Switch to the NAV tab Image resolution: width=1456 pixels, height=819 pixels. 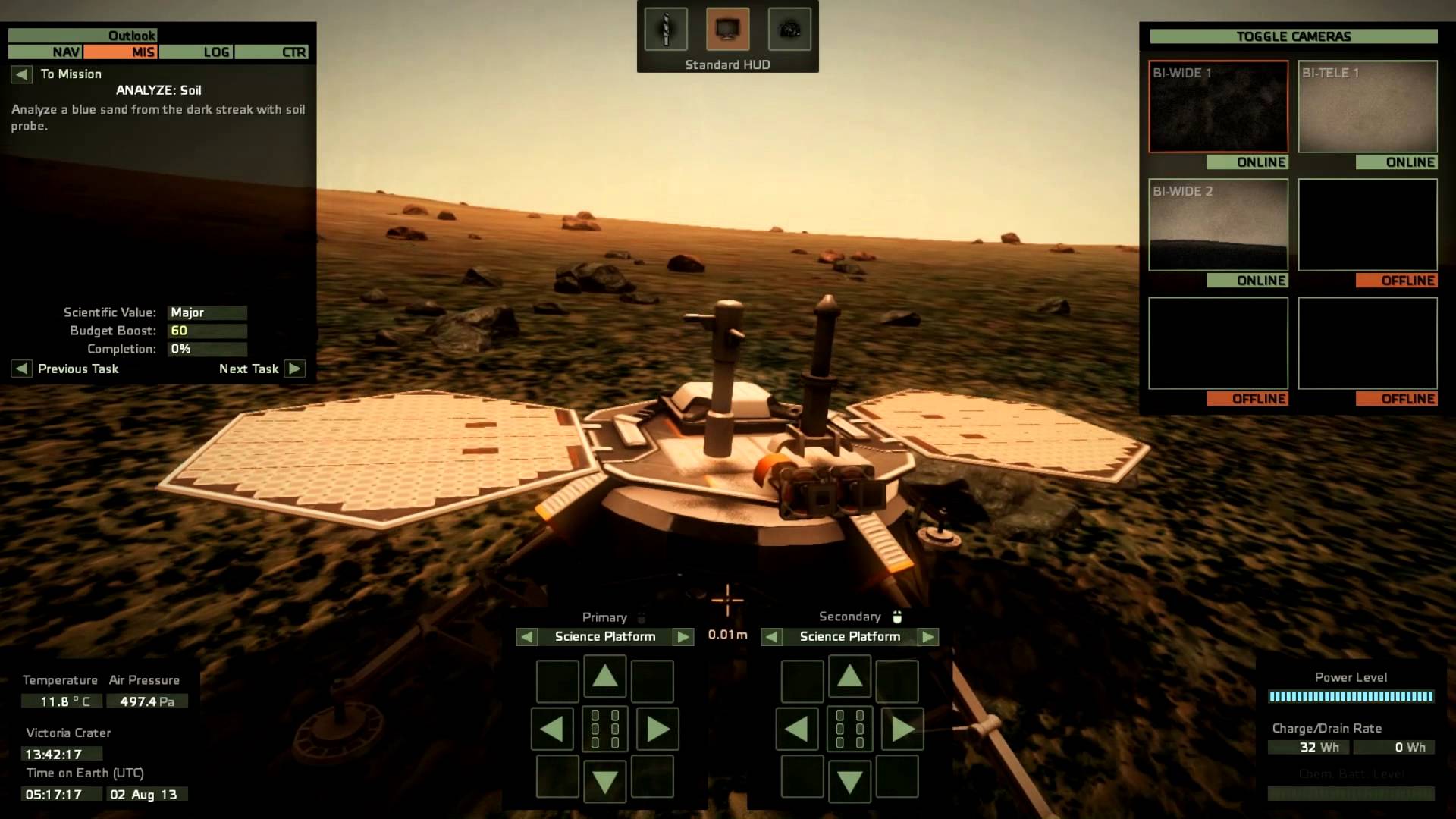tap(45, 52)
